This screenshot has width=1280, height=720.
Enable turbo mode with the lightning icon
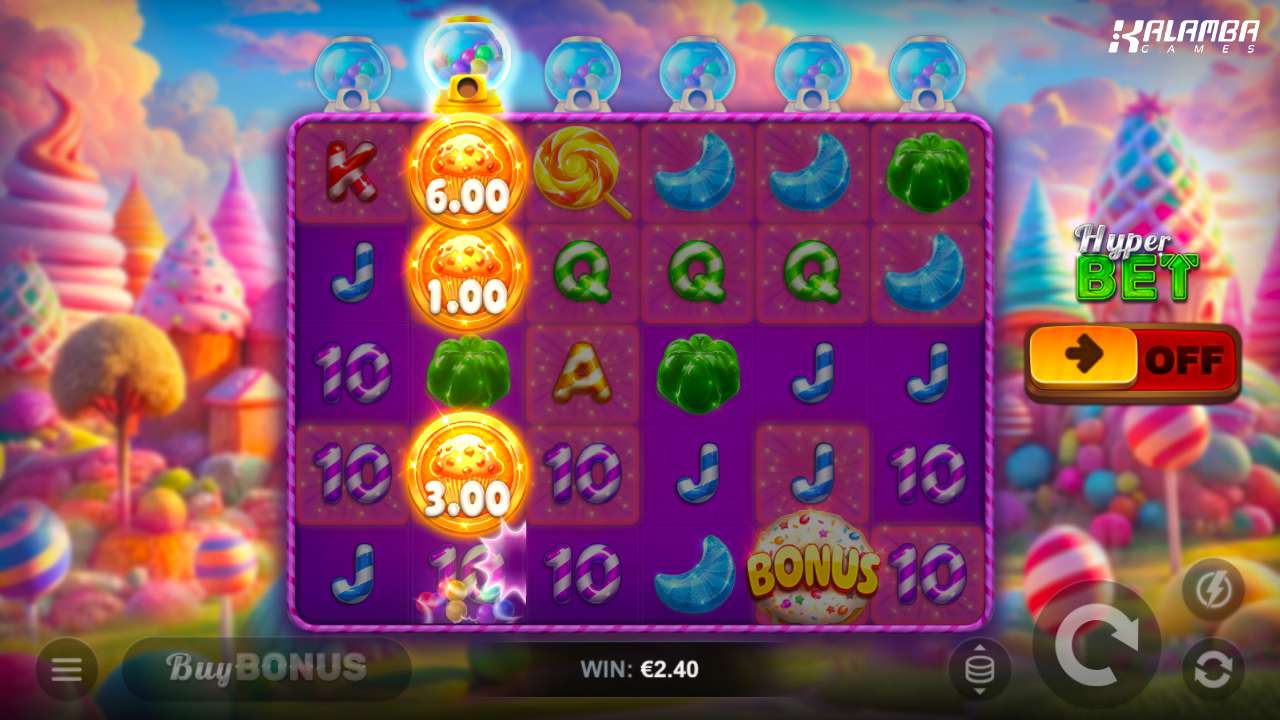click(1213, 590)
